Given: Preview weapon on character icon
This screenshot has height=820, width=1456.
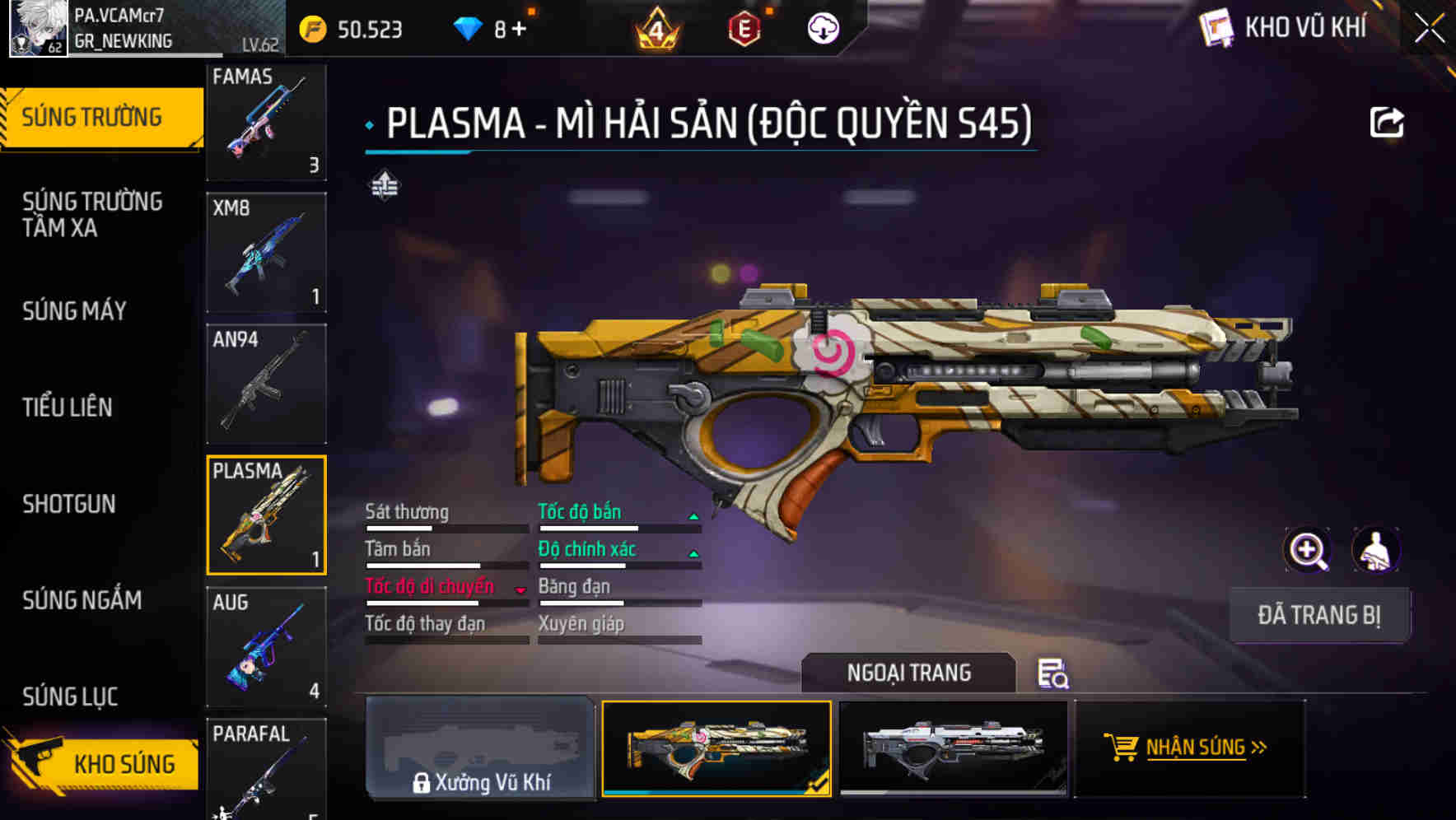Looking at the screenshot, I should tap(1375, 550).
